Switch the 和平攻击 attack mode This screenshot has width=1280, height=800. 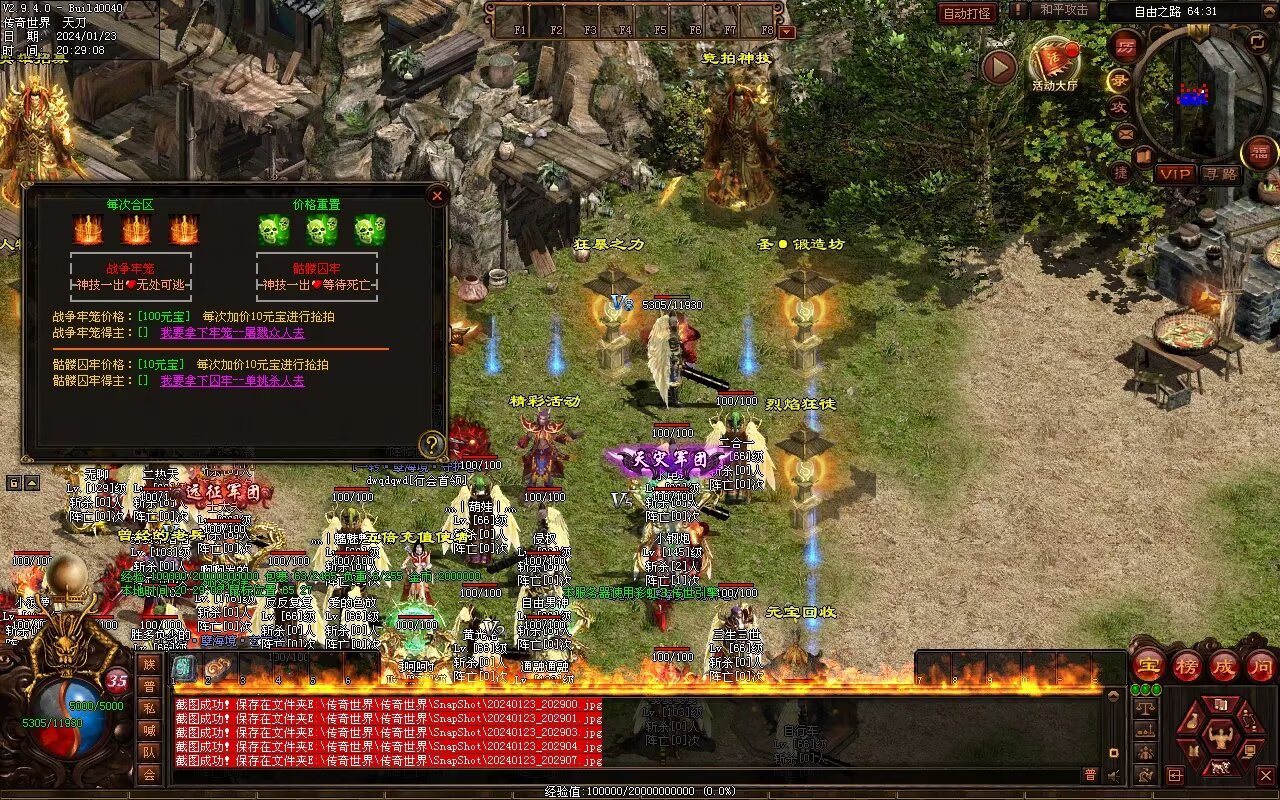pyautogui.click(x=1063, y=10)
